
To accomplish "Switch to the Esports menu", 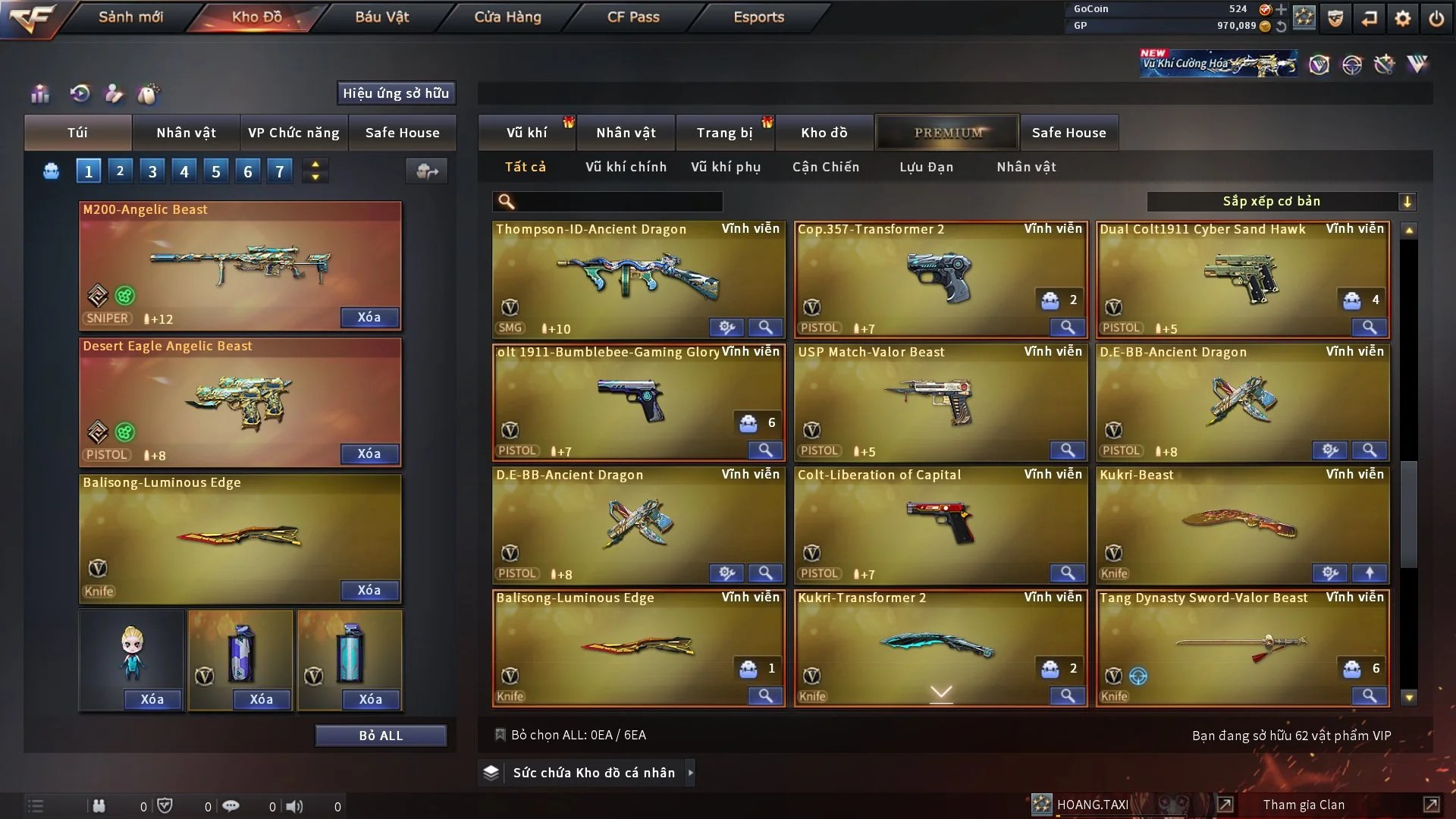I will pos(758,17).
